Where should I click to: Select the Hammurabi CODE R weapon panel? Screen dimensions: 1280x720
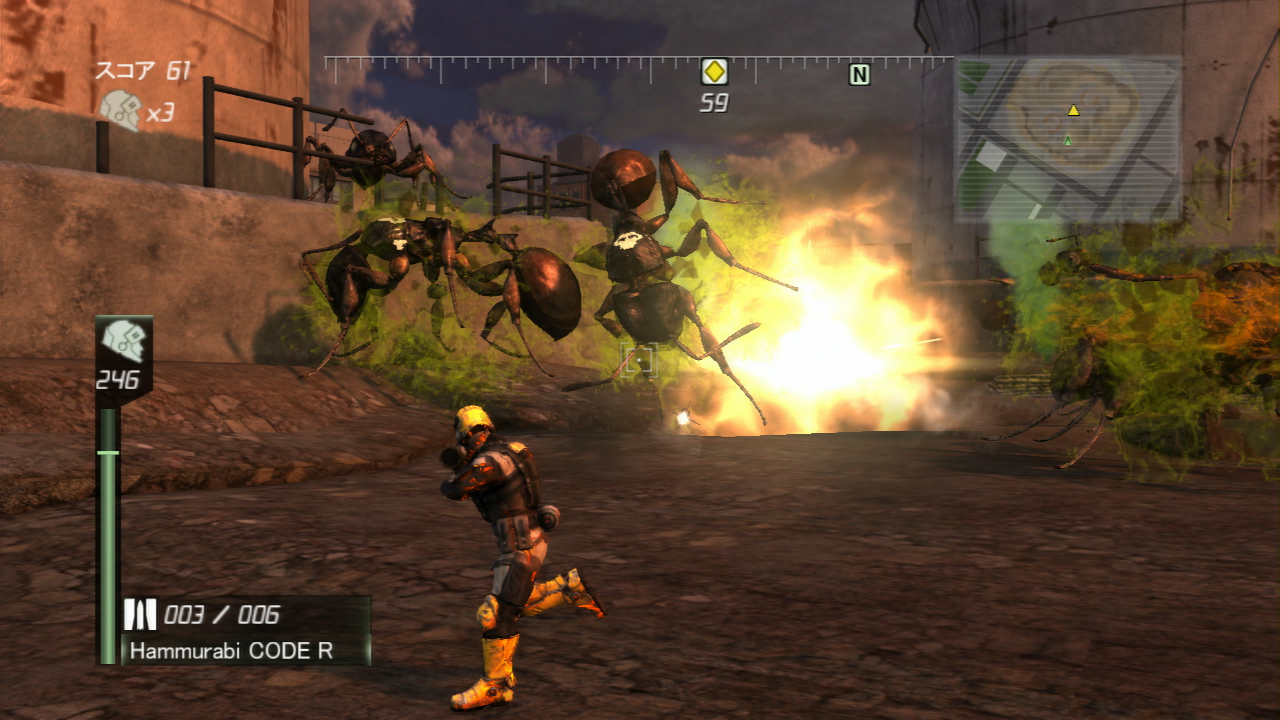click(x=246, y=631)
